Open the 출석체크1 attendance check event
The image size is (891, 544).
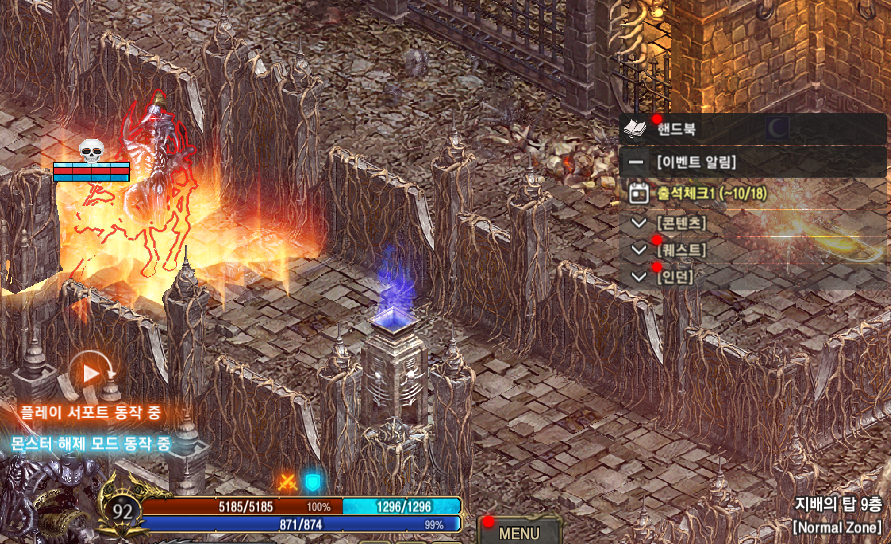click(x=700, y=192)
